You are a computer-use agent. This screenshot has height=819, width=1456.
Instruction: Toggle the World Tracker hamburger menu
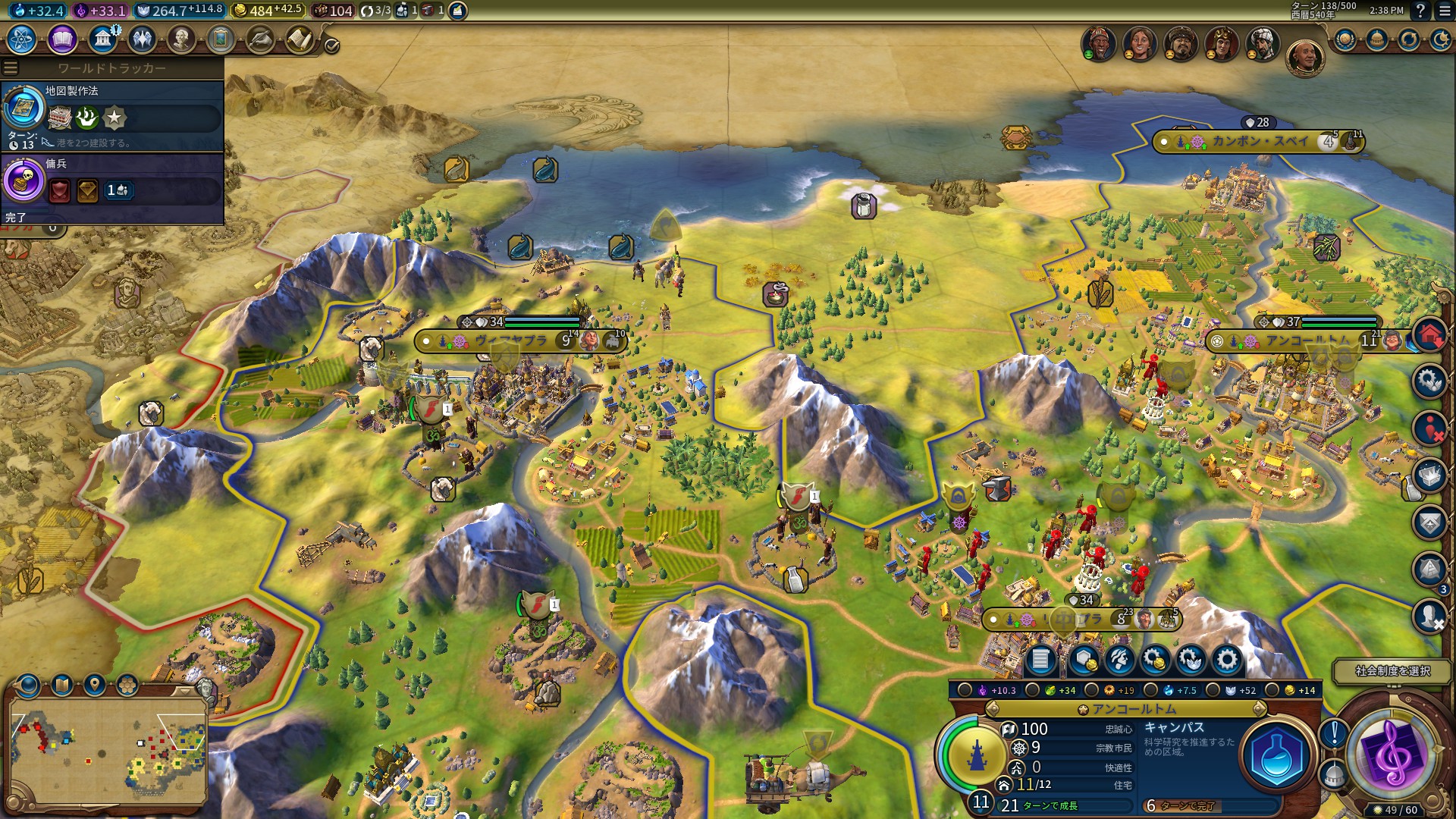pos(10,68)
